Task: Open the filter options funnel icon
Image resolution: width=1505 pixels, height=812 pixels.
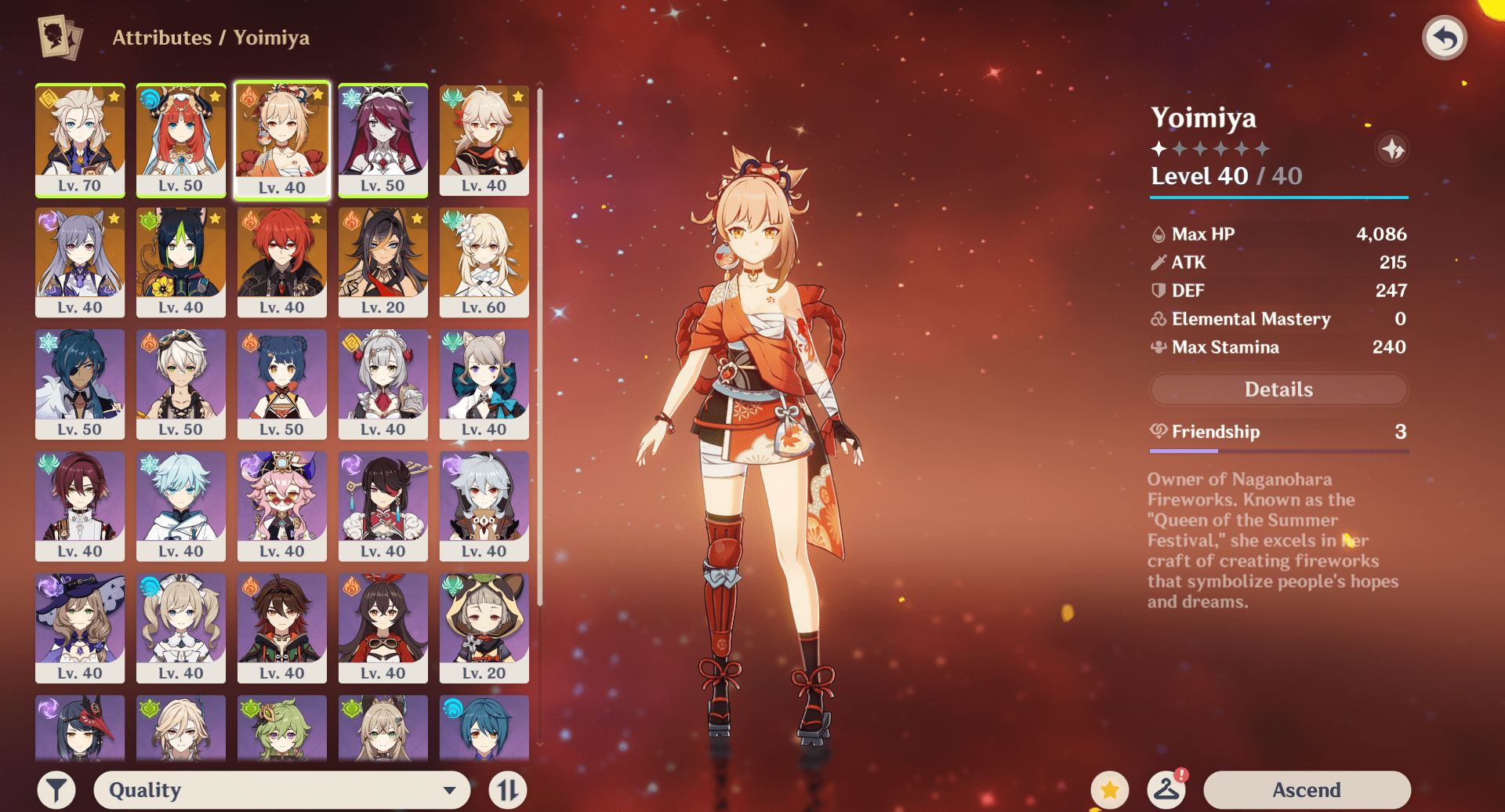Action: (55, 789)
